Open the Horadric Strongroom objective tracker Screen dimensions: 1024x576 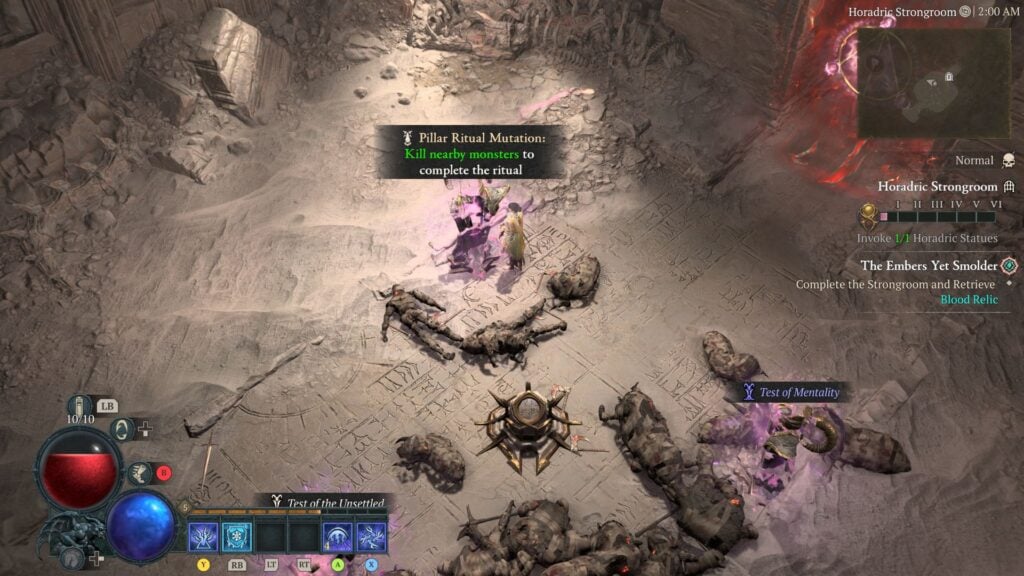tap(937, 186)
